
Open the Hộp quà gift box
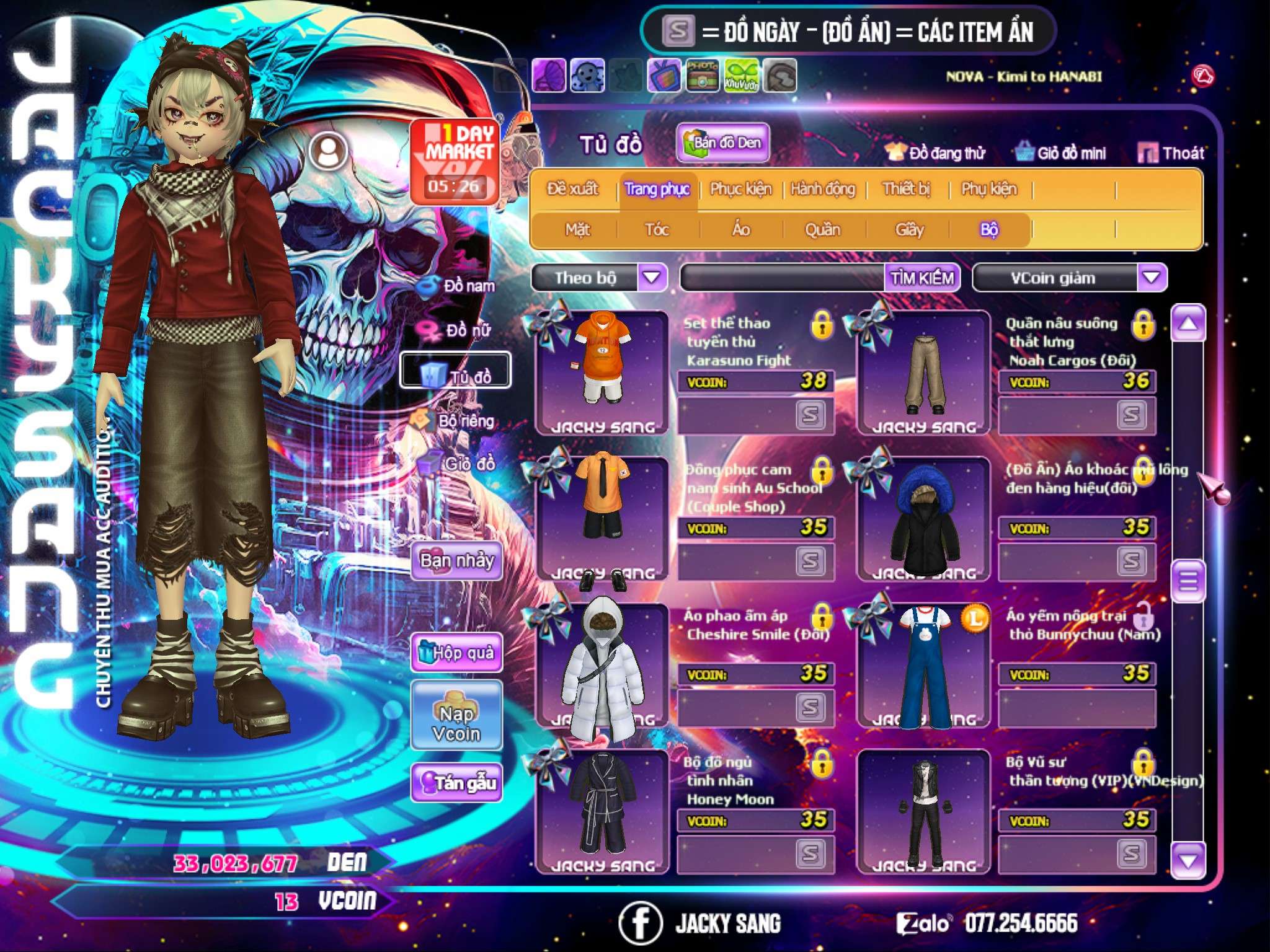456,652
